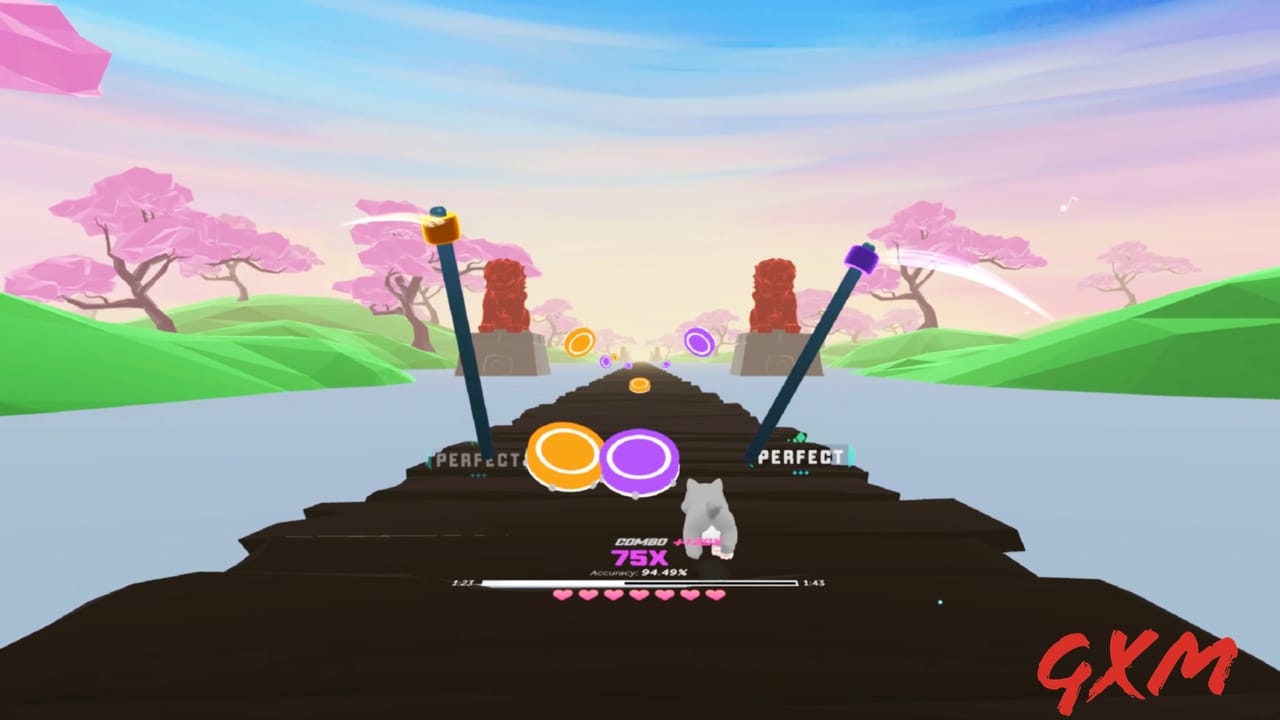Click the Accuracy 94.49% readout
1280x720 pixels.
click(638, 572)
